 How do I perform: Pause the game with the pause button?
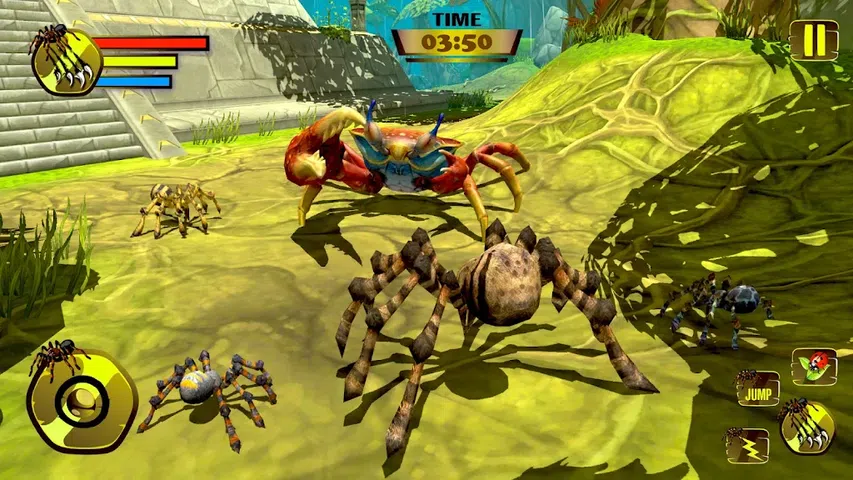click(814, 41)
